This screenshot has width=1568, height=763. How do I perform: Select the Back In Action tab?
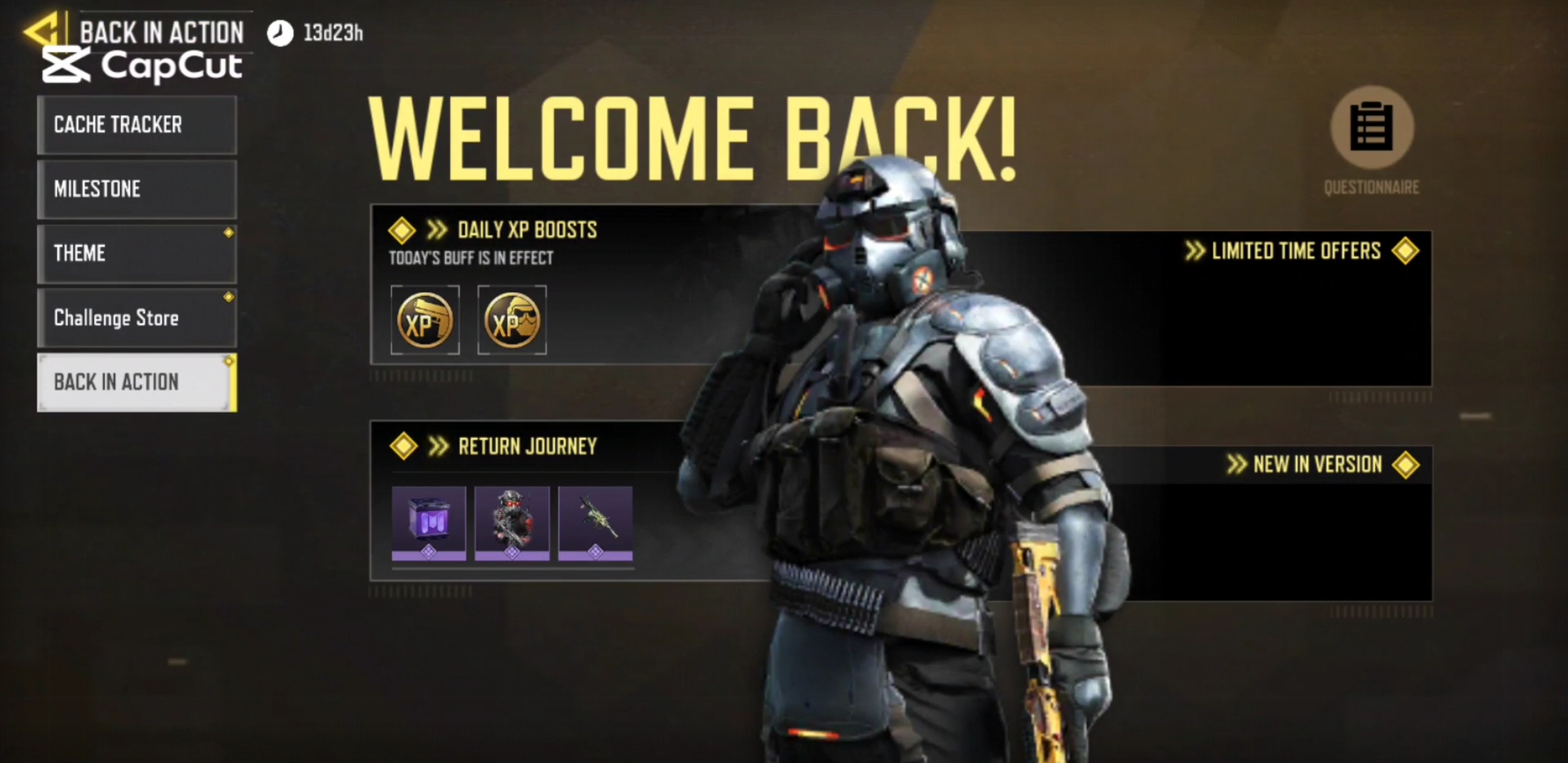click(x=137, y=382)
